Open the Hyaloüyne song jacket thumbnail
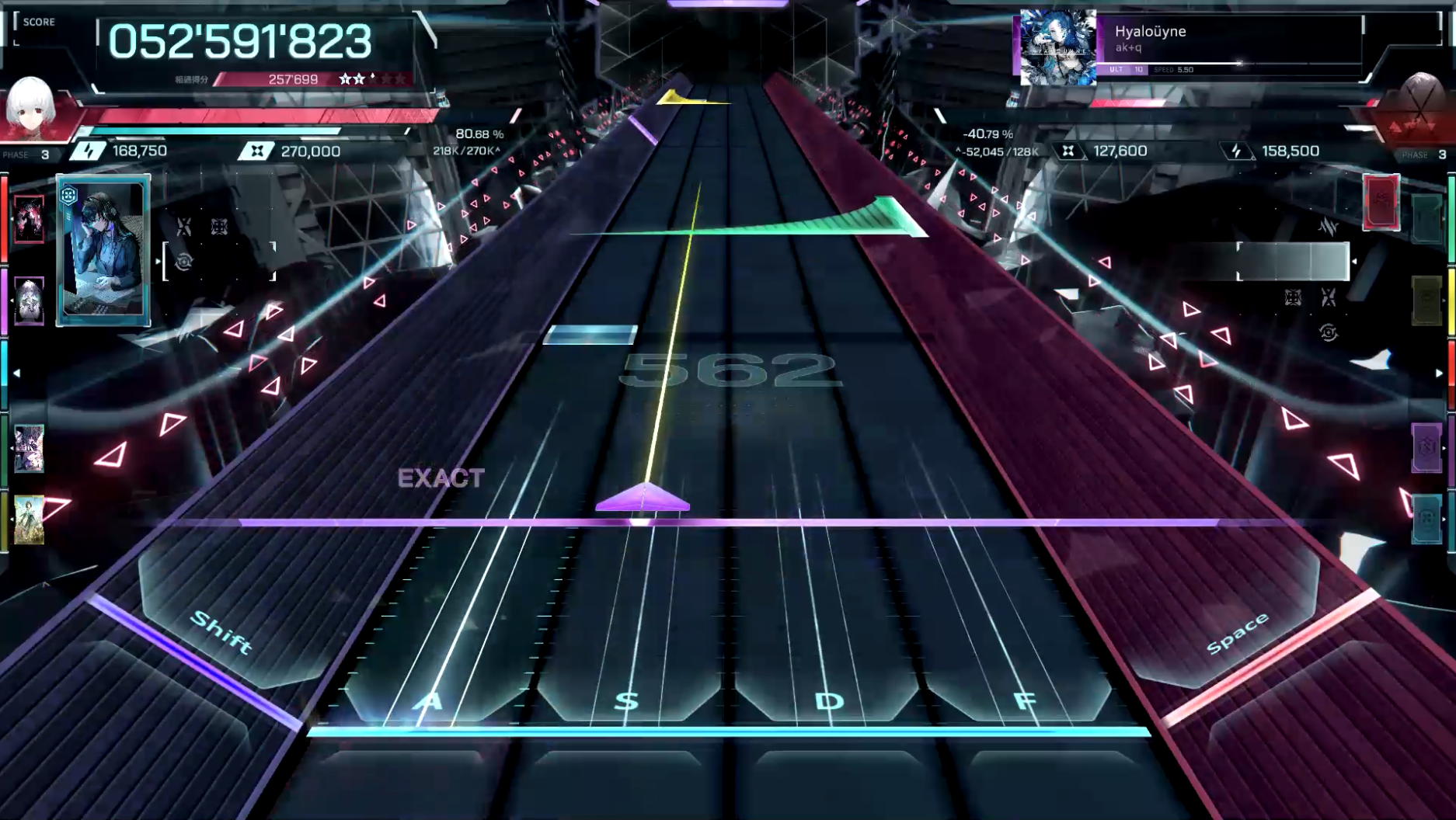The height and width of the screenshot is (820, 1456). click(1057, 47)
